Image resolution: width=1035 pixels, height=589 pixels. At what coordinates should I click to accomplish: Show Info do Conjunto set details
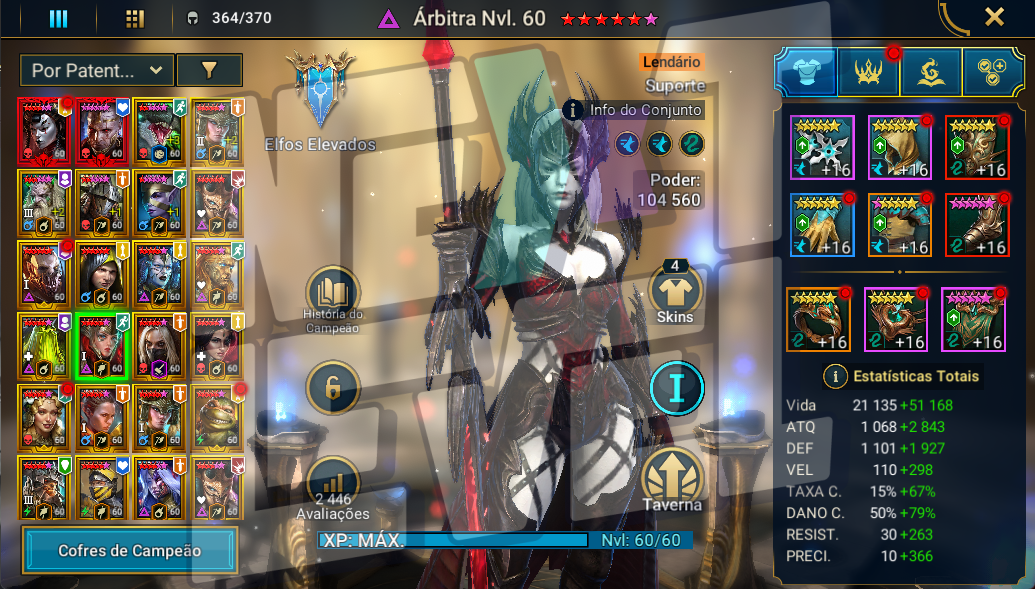tap(633, 109)
